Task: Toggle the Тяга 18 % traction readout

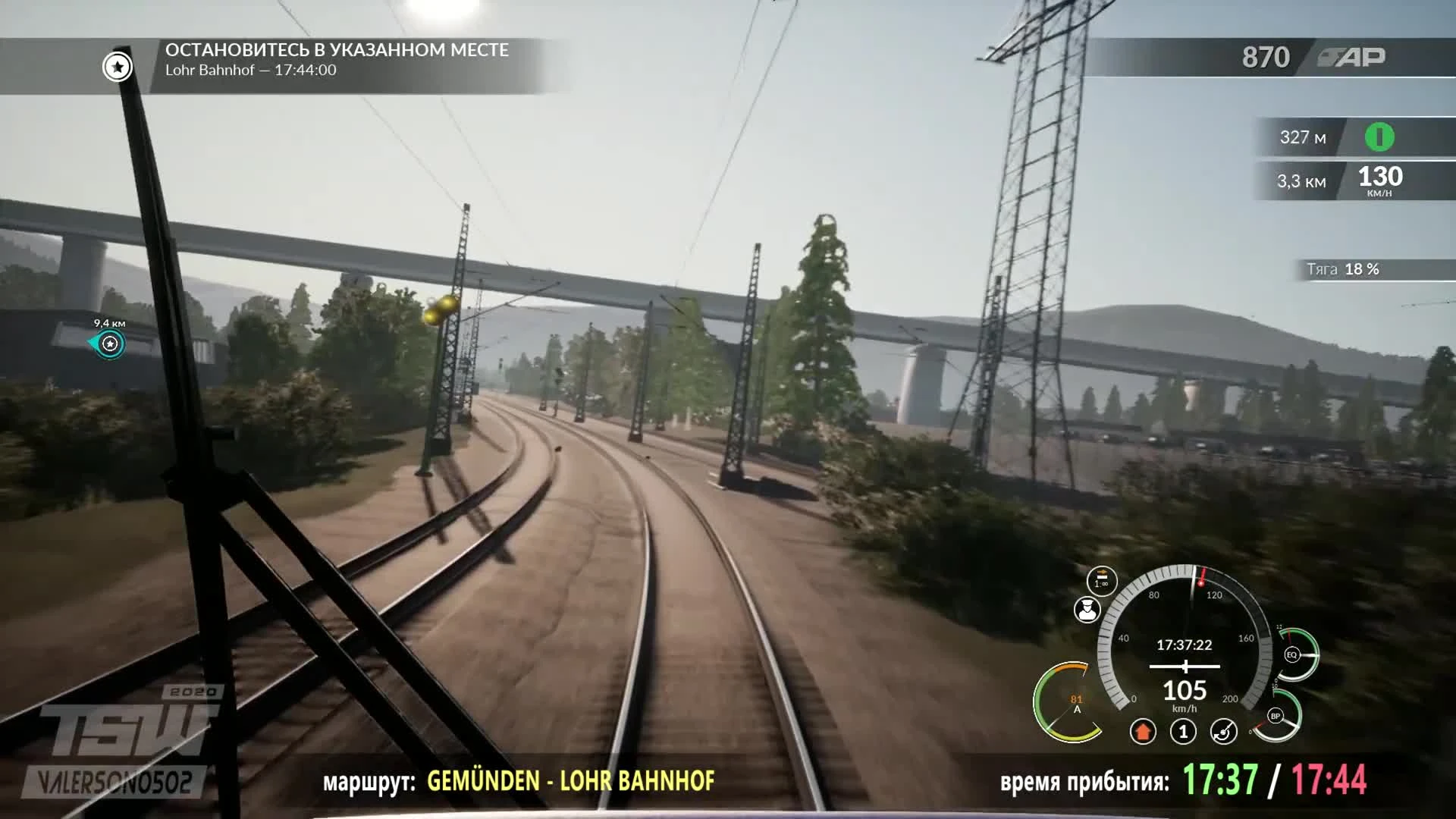Action: click(1342, 268)
